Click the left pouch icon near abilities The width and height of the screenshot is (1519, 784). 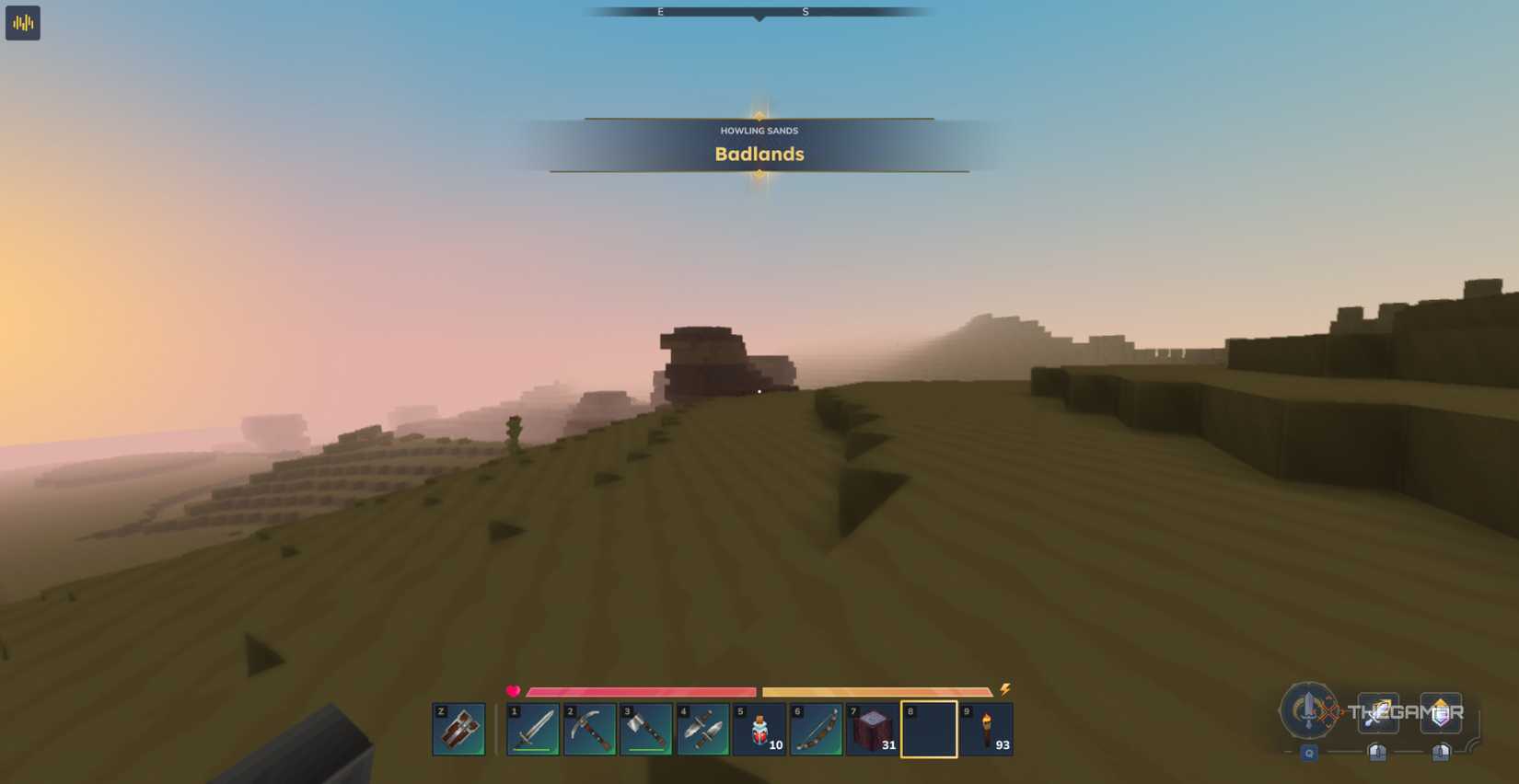click(x=1376, y=752)
